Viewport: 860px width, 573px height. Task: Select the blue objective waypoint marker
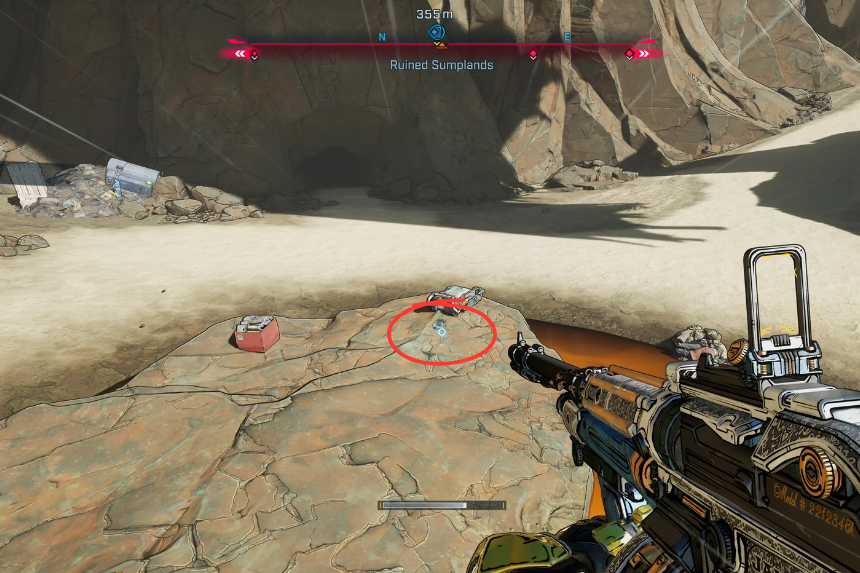pos(436,33)
